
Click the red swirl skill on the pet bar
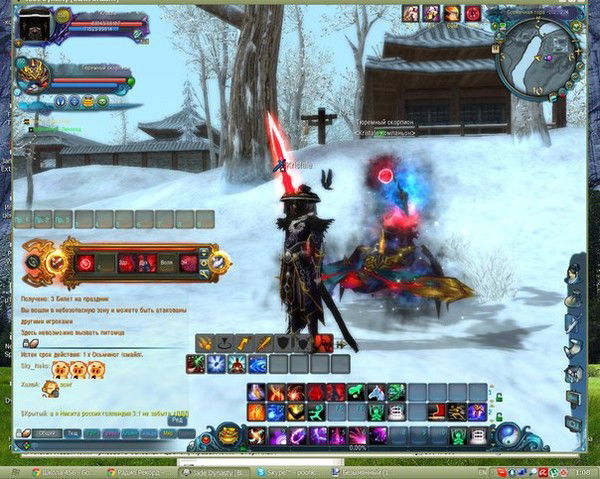(x=87, y=263)
